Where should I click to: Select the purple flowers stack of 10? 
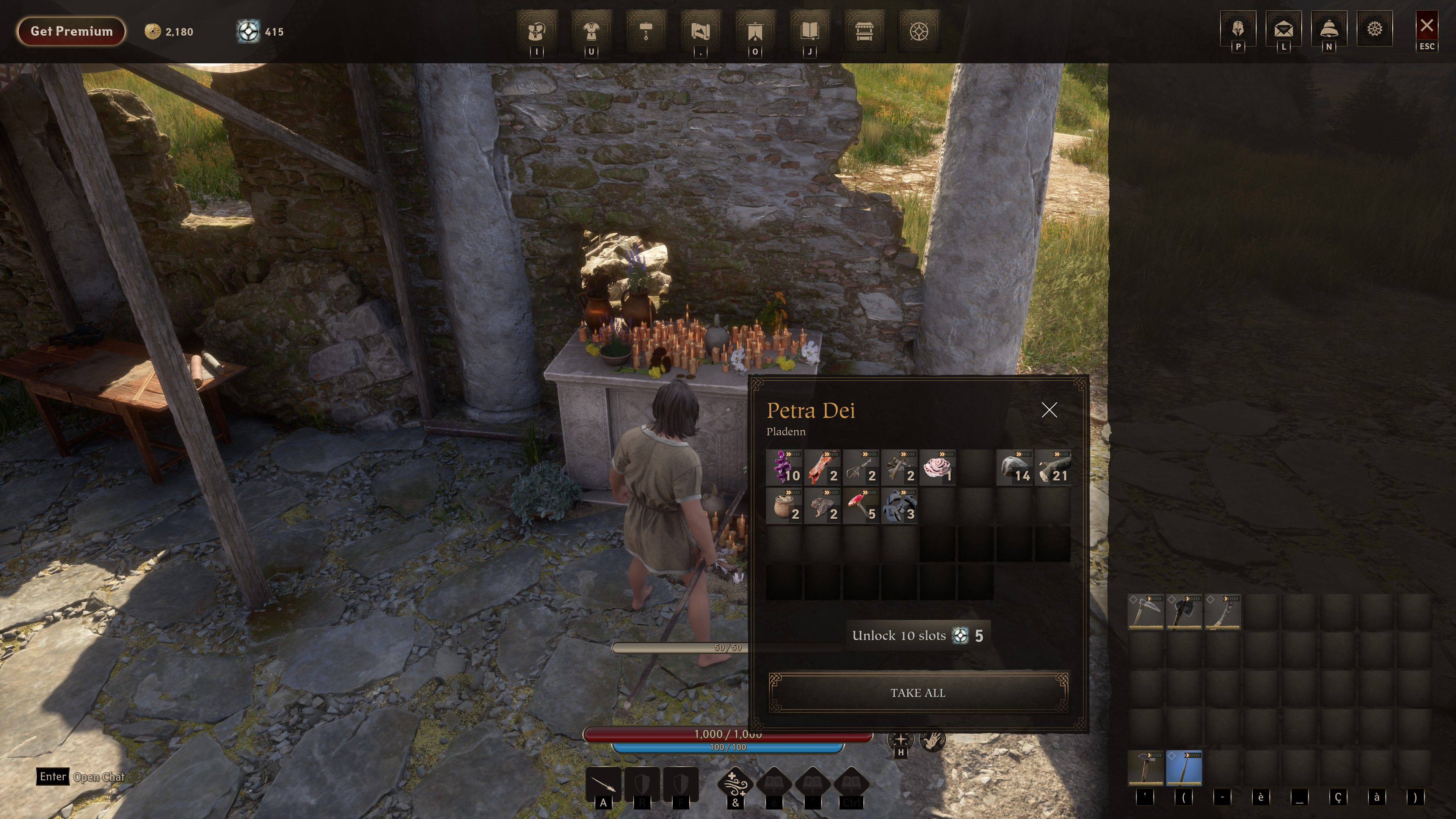[x=784, y=468]
